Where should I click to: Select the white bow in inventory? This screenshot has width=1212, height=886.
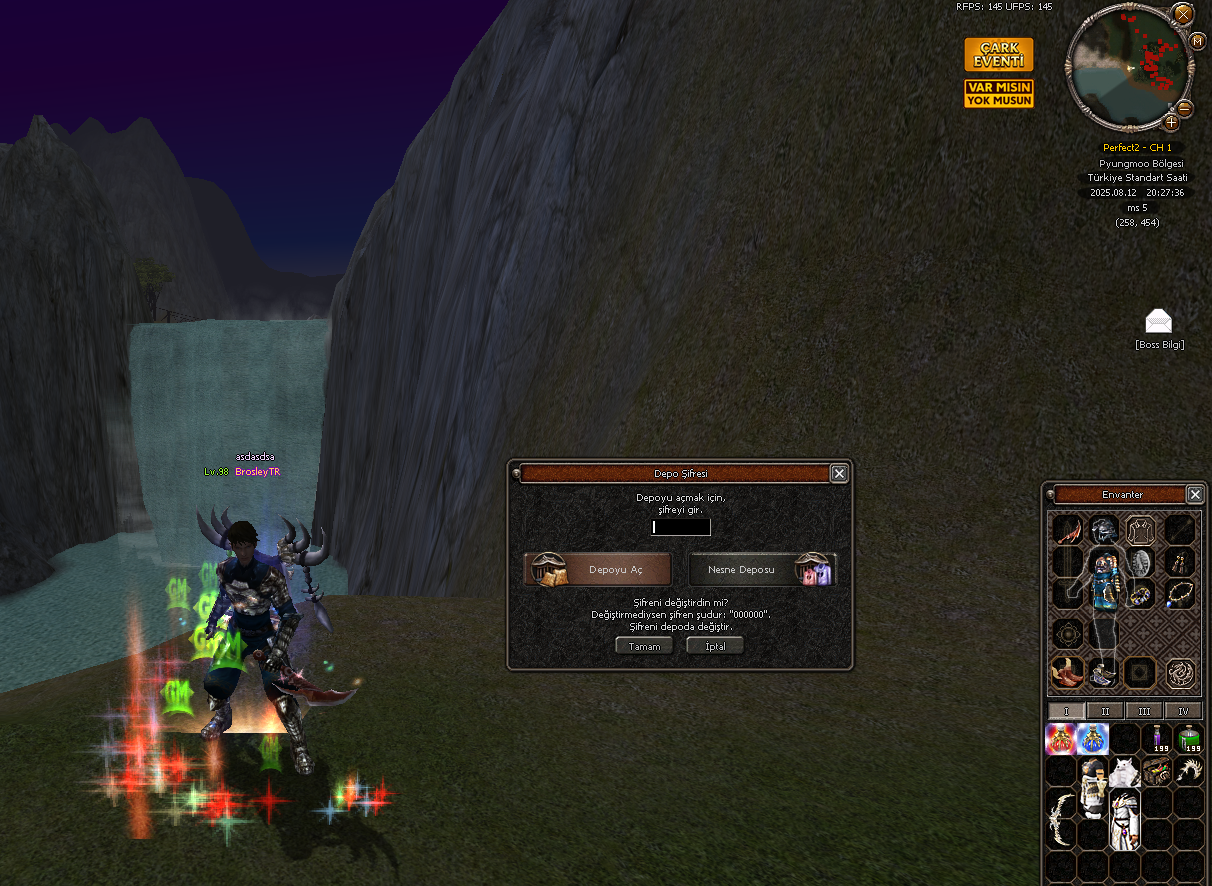[1060, 818]
